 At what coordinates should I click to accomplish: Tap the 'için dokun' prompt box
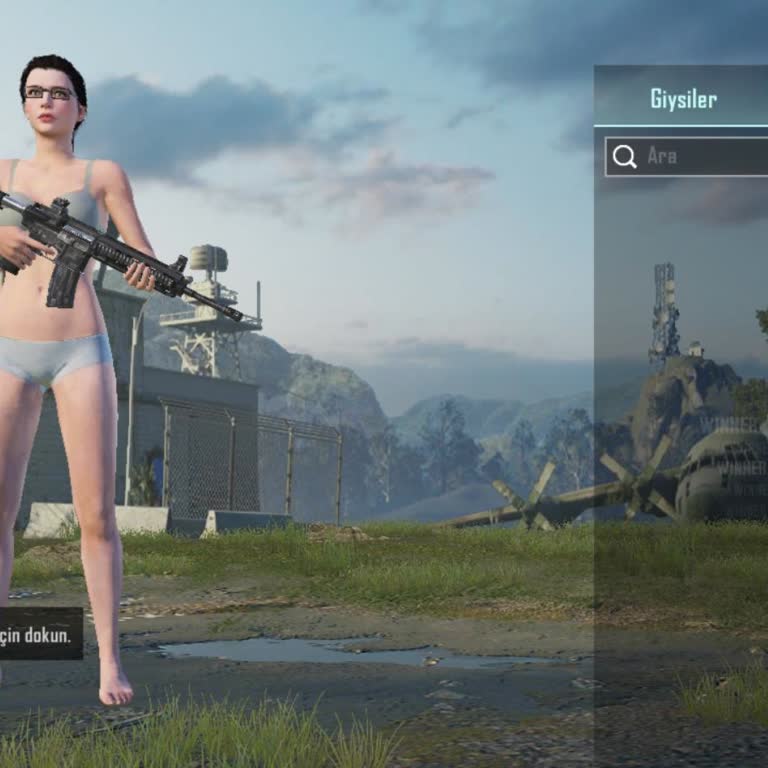pyautogui.click(x=40, y=634)
